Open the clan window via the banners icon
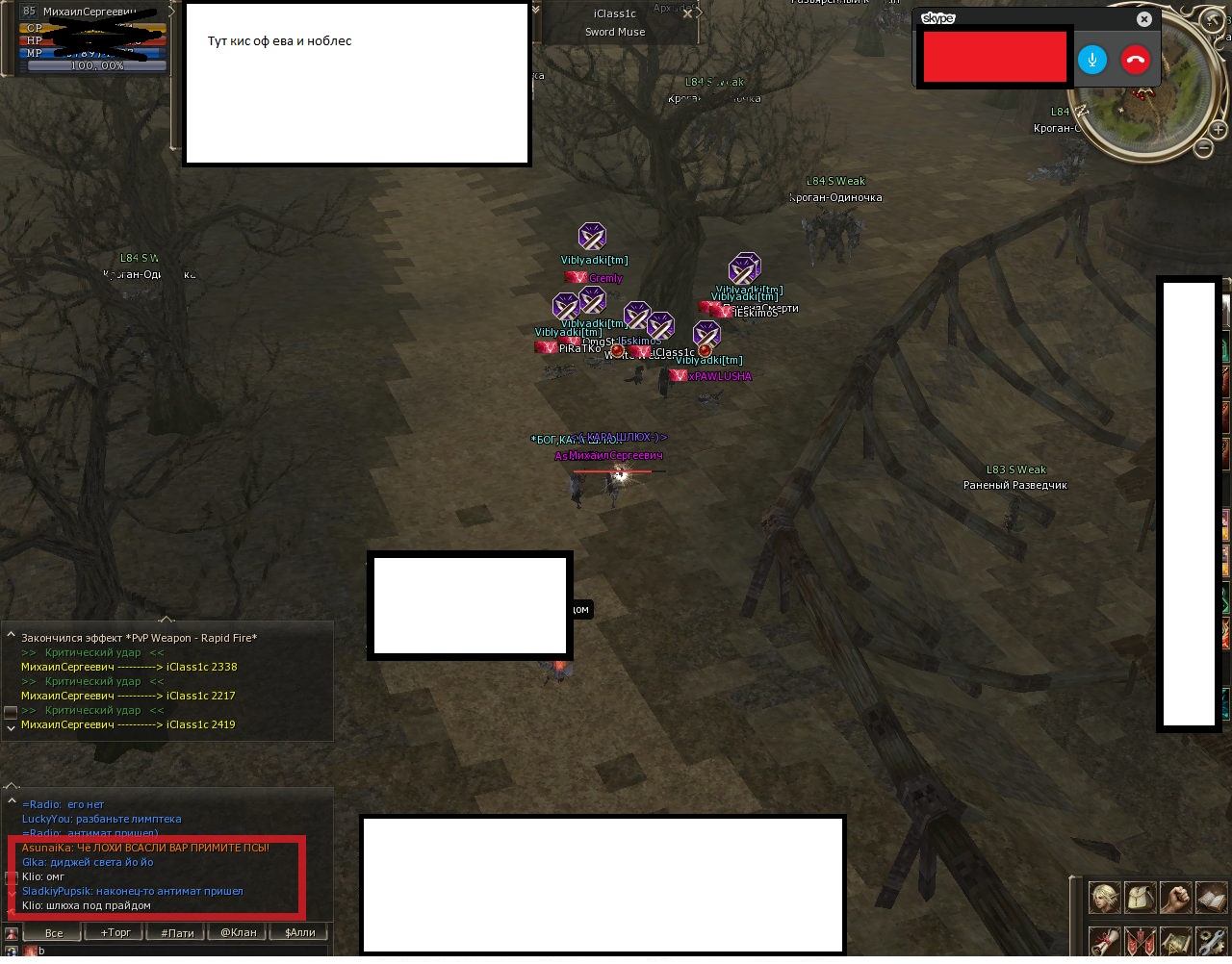 (1140, 940)
